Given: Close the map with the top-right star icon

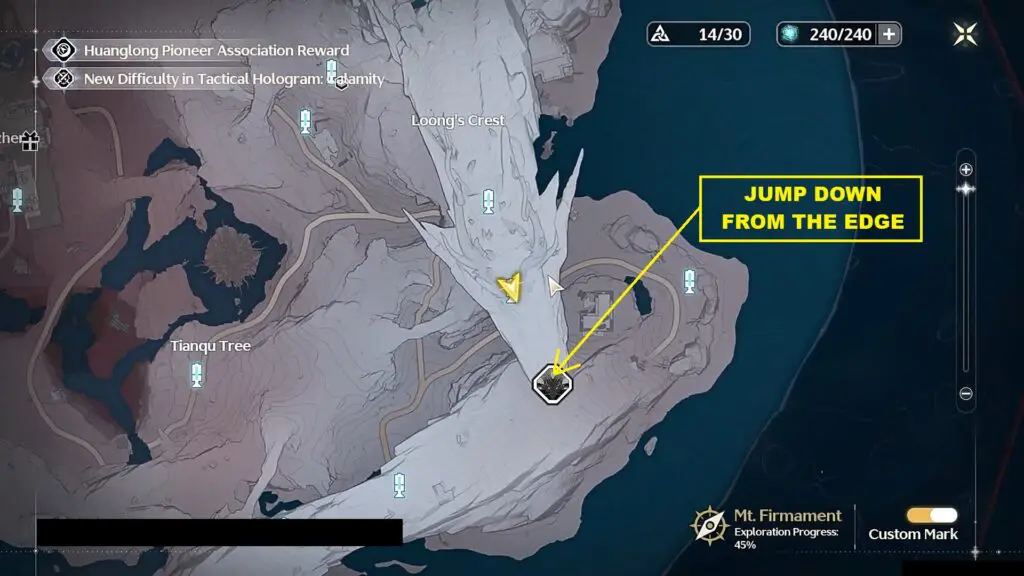Looking at the screenshot, I should [965, 34].
